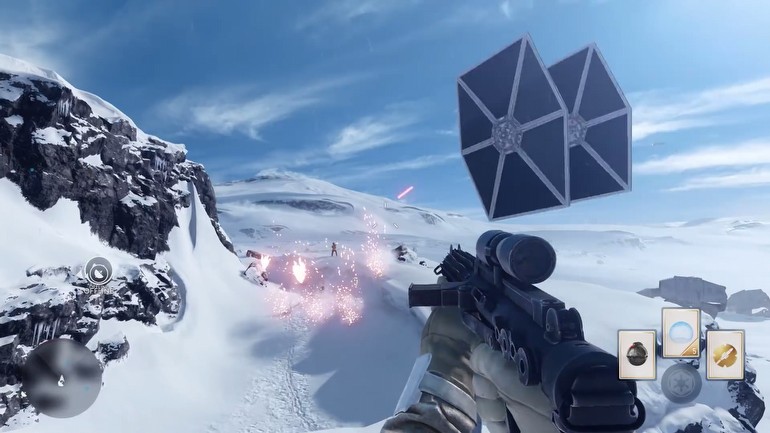
Task: Click the Imperial emblem circle icon
Action: pos(680,384)
